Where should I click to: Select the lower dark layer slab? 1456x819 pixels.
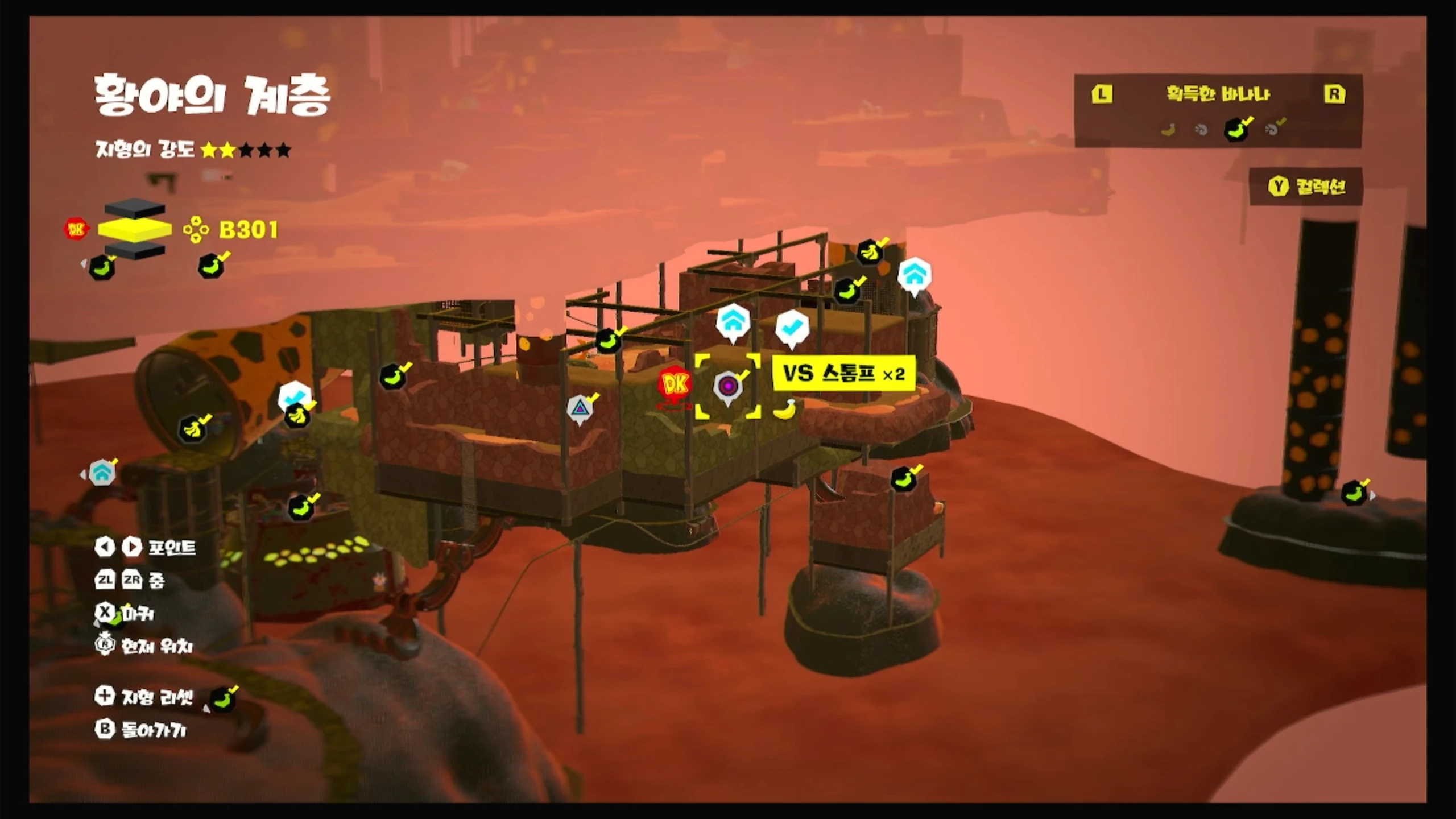135,249
